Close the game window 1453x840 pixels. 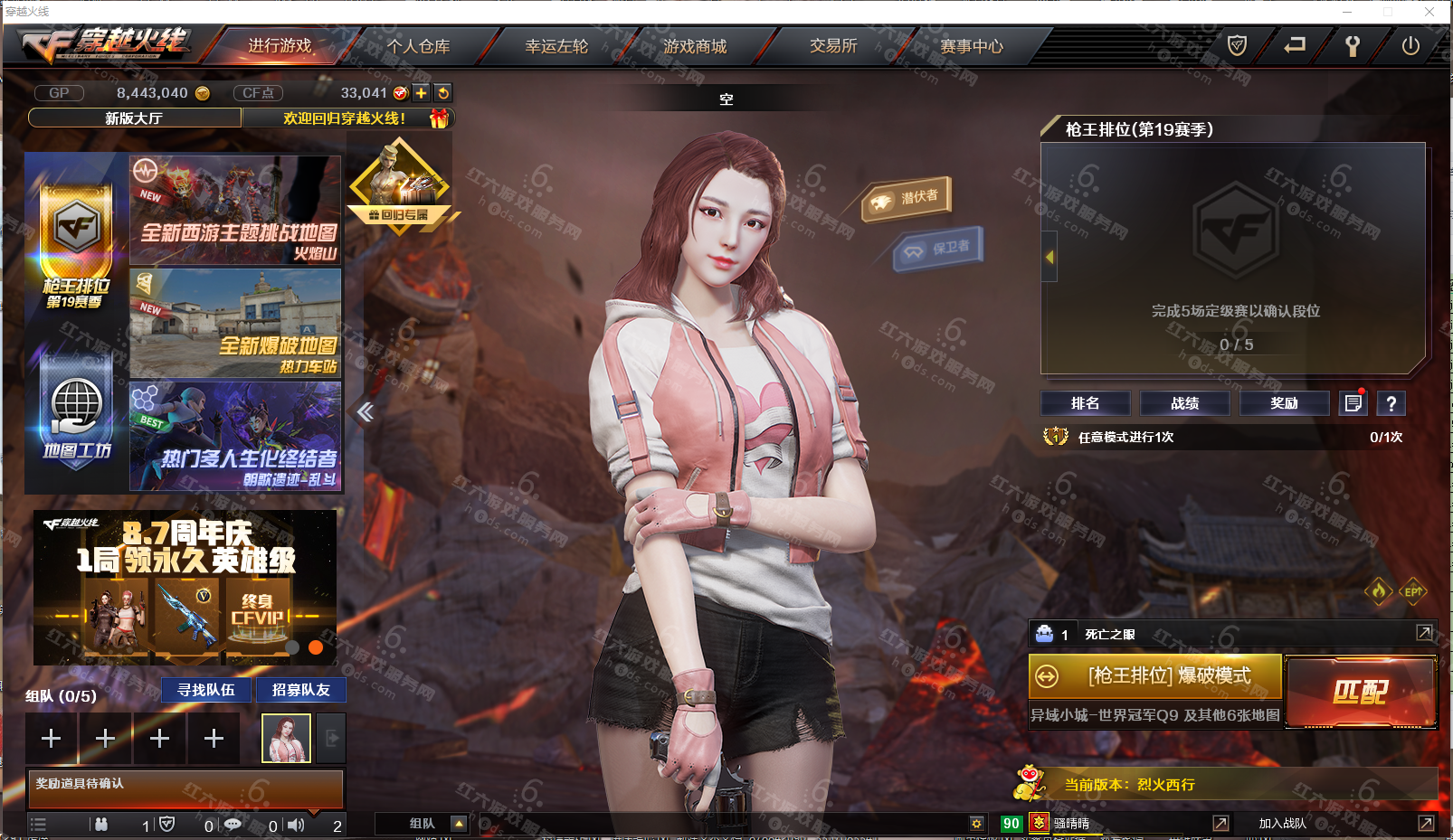point(1429,12)
